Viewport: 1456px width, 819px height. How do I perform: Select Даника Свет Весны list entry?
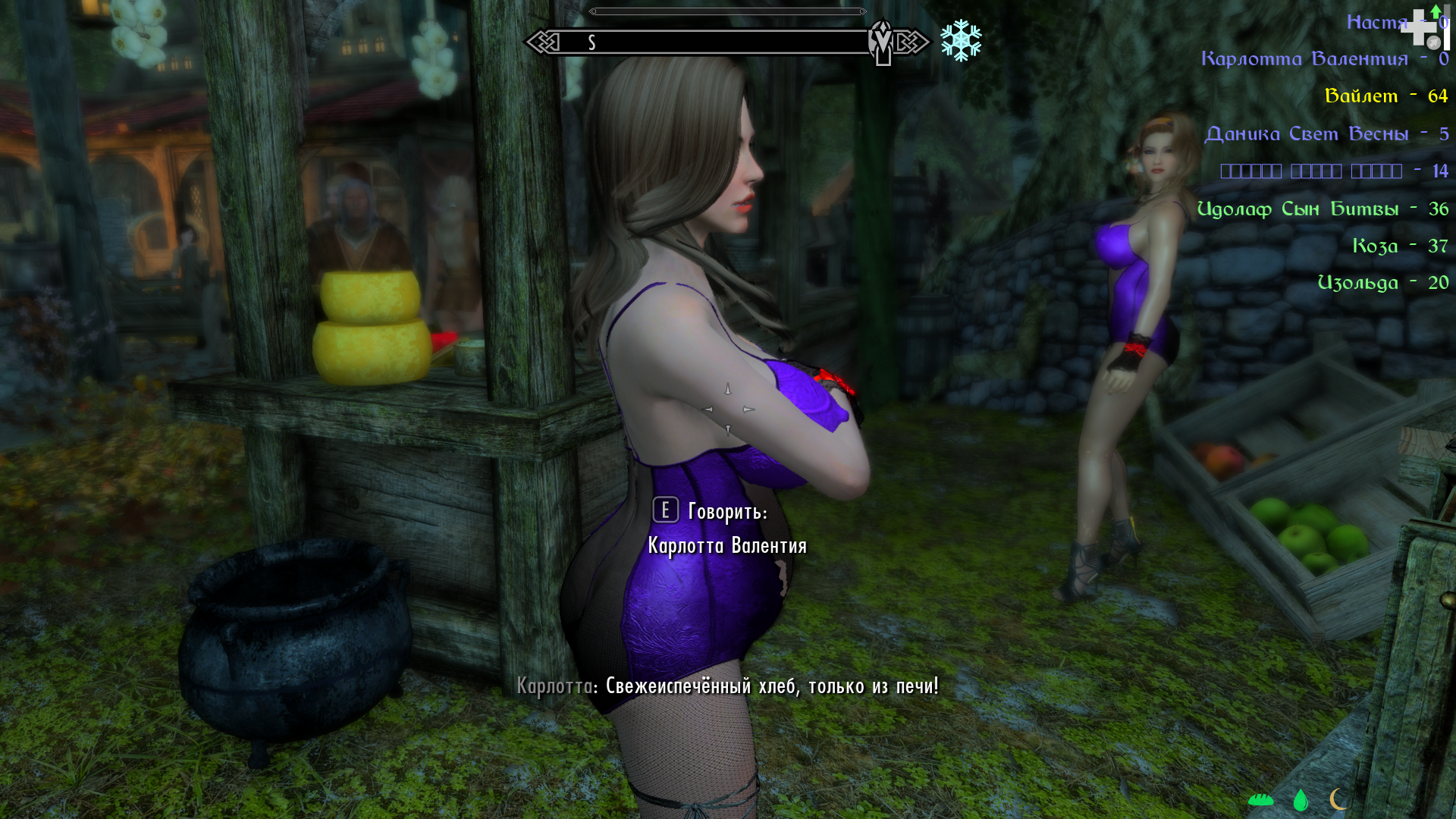pyautogui.click(x=1326, y=134)
